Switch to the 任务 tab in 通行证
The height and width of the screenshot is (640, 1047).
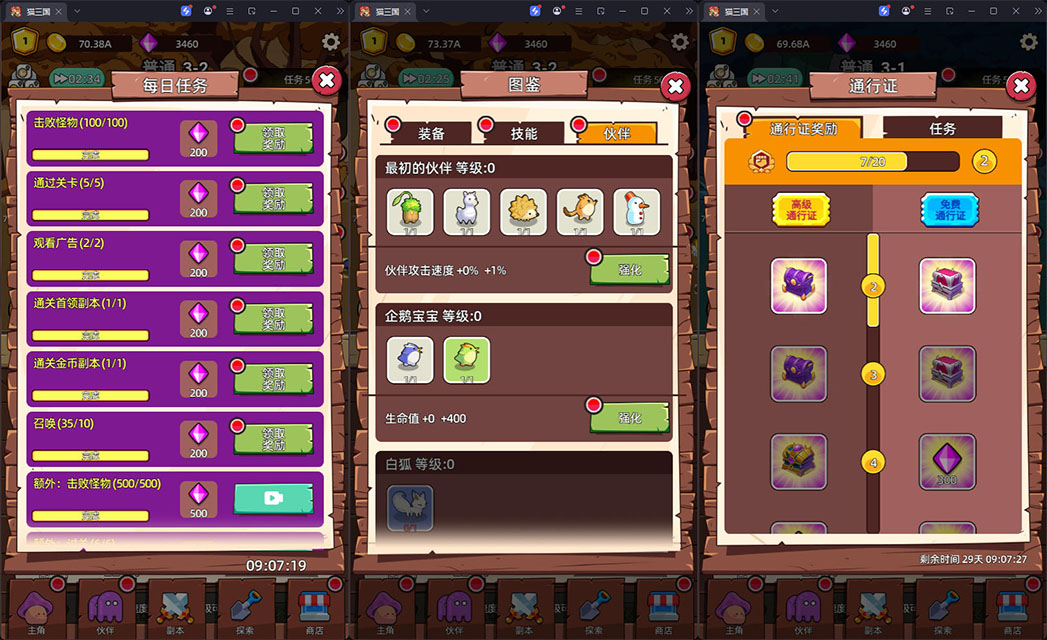(942, 128)
